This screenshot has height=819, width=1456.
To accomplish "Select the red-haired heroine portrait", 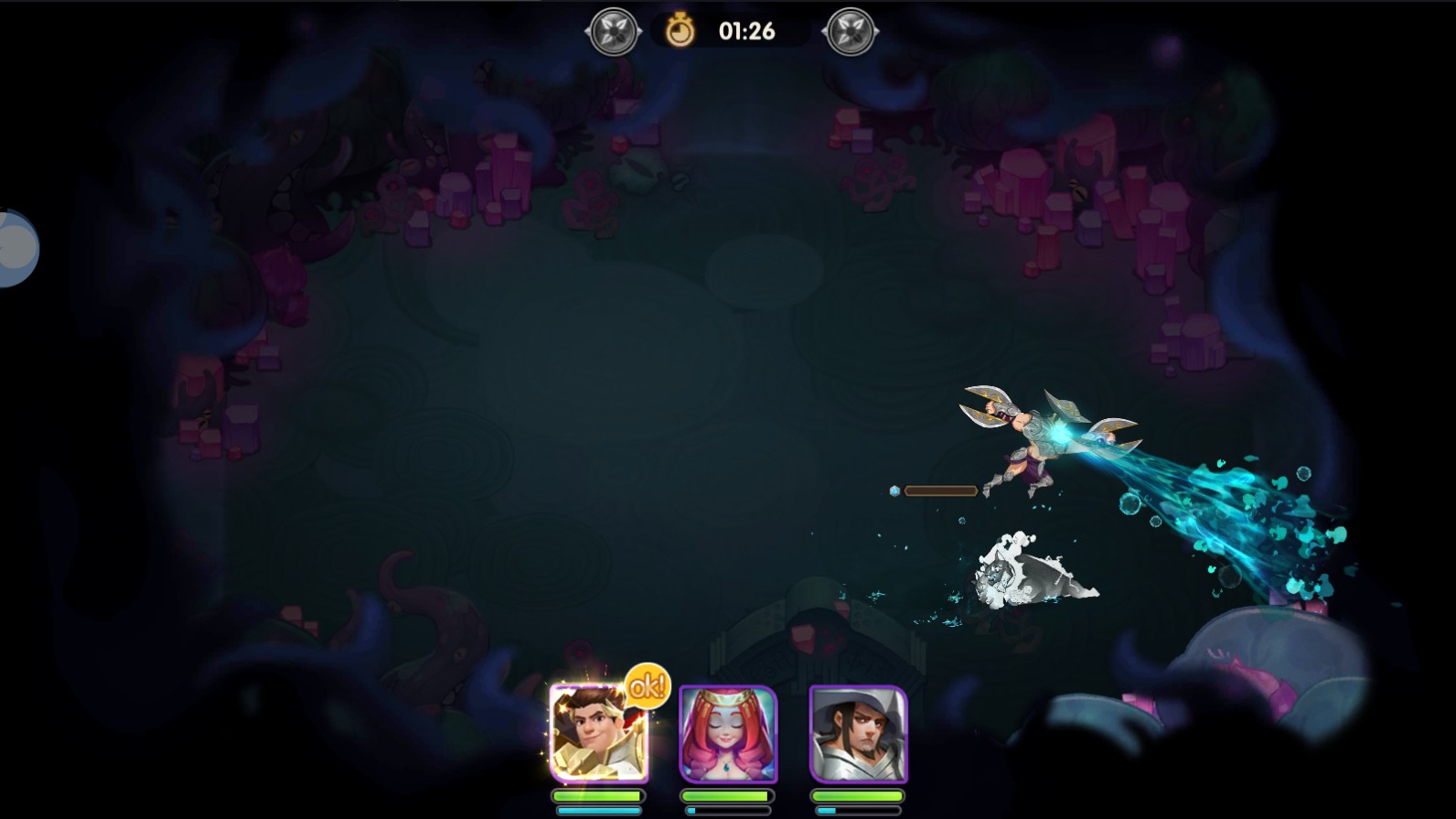I will coord(728,735).
